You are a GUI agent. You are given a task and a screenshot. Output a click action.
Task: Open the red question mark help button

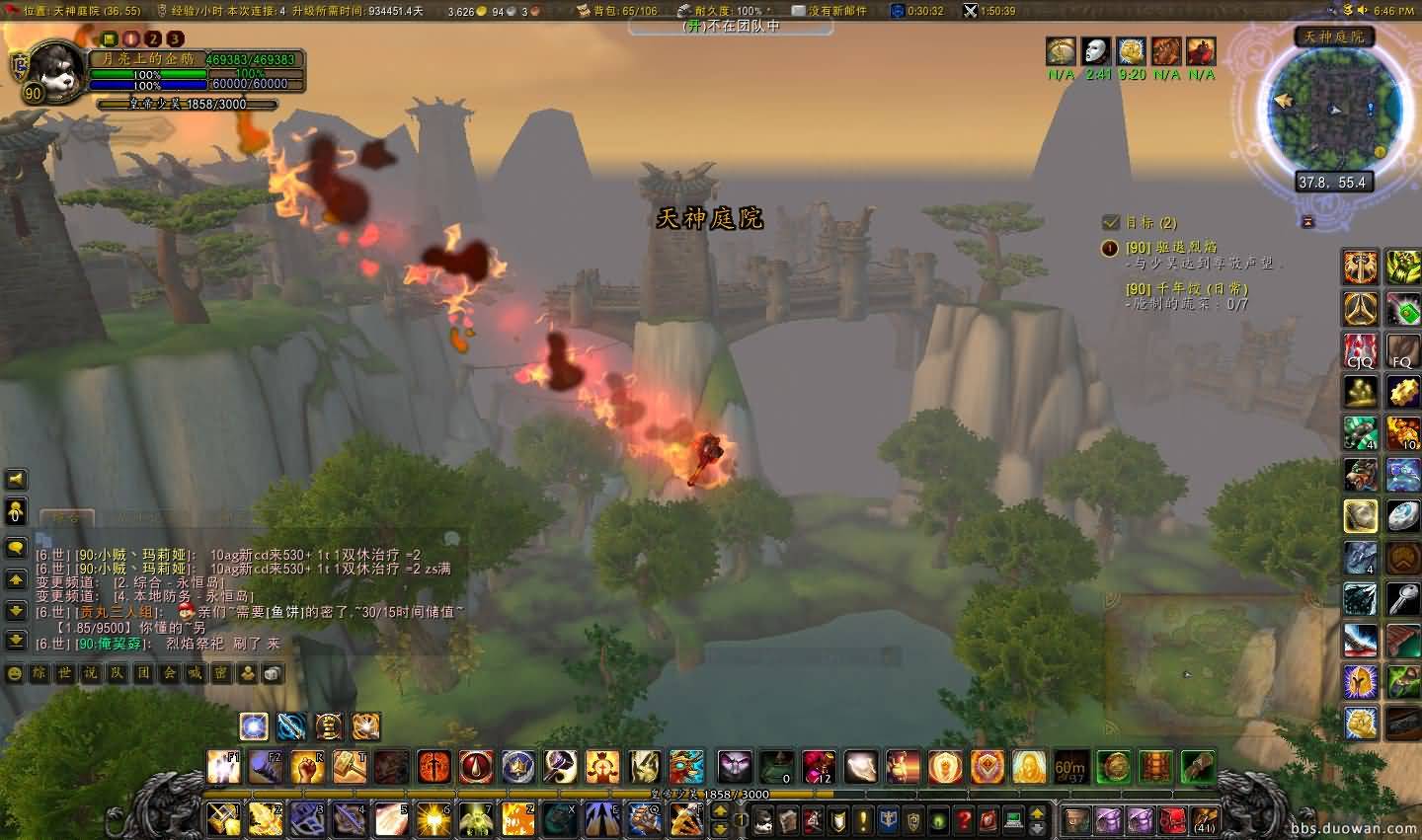pos(965,819)
